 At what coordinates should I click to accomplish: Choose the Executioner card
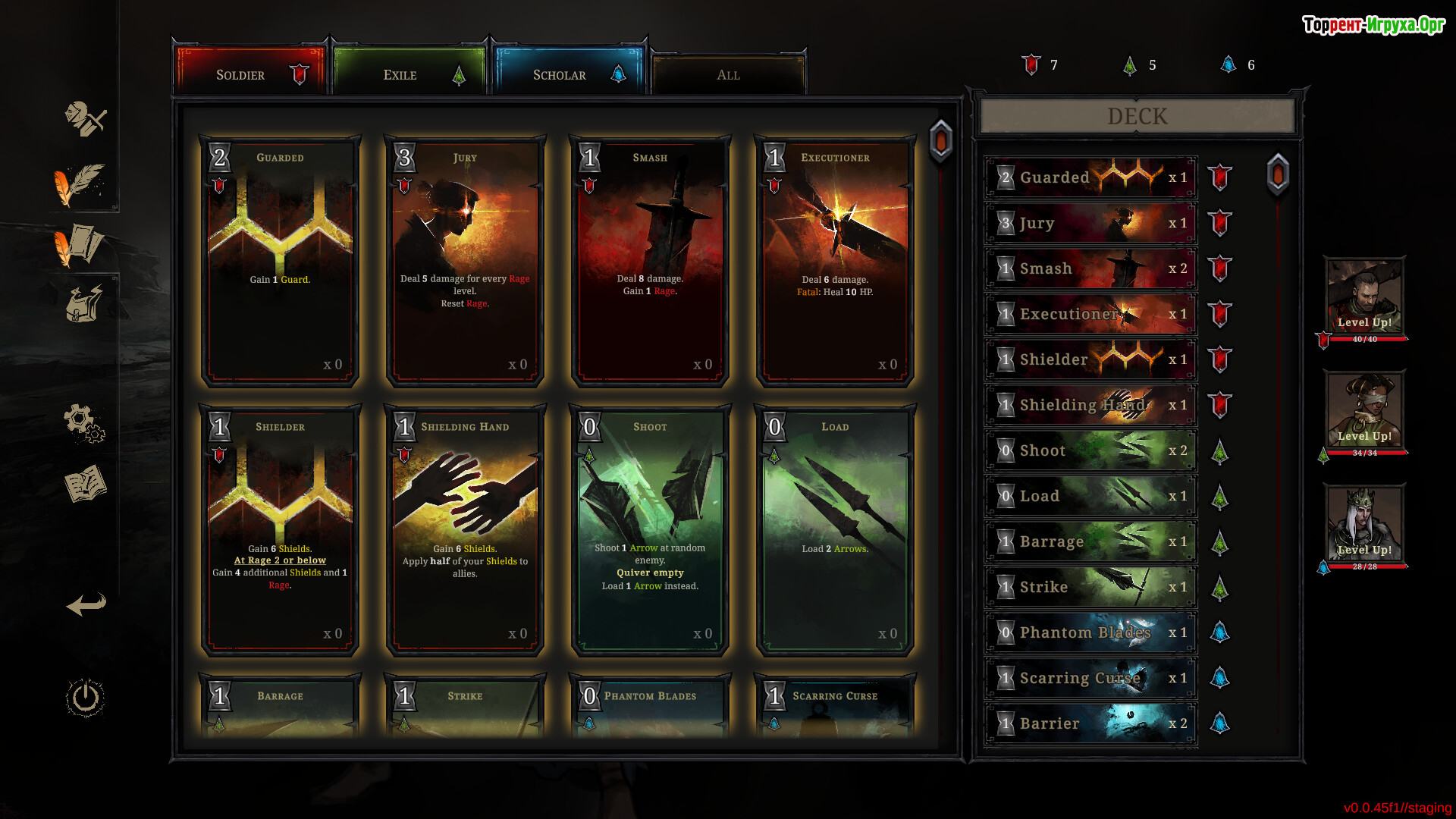(x=835, y=262)
